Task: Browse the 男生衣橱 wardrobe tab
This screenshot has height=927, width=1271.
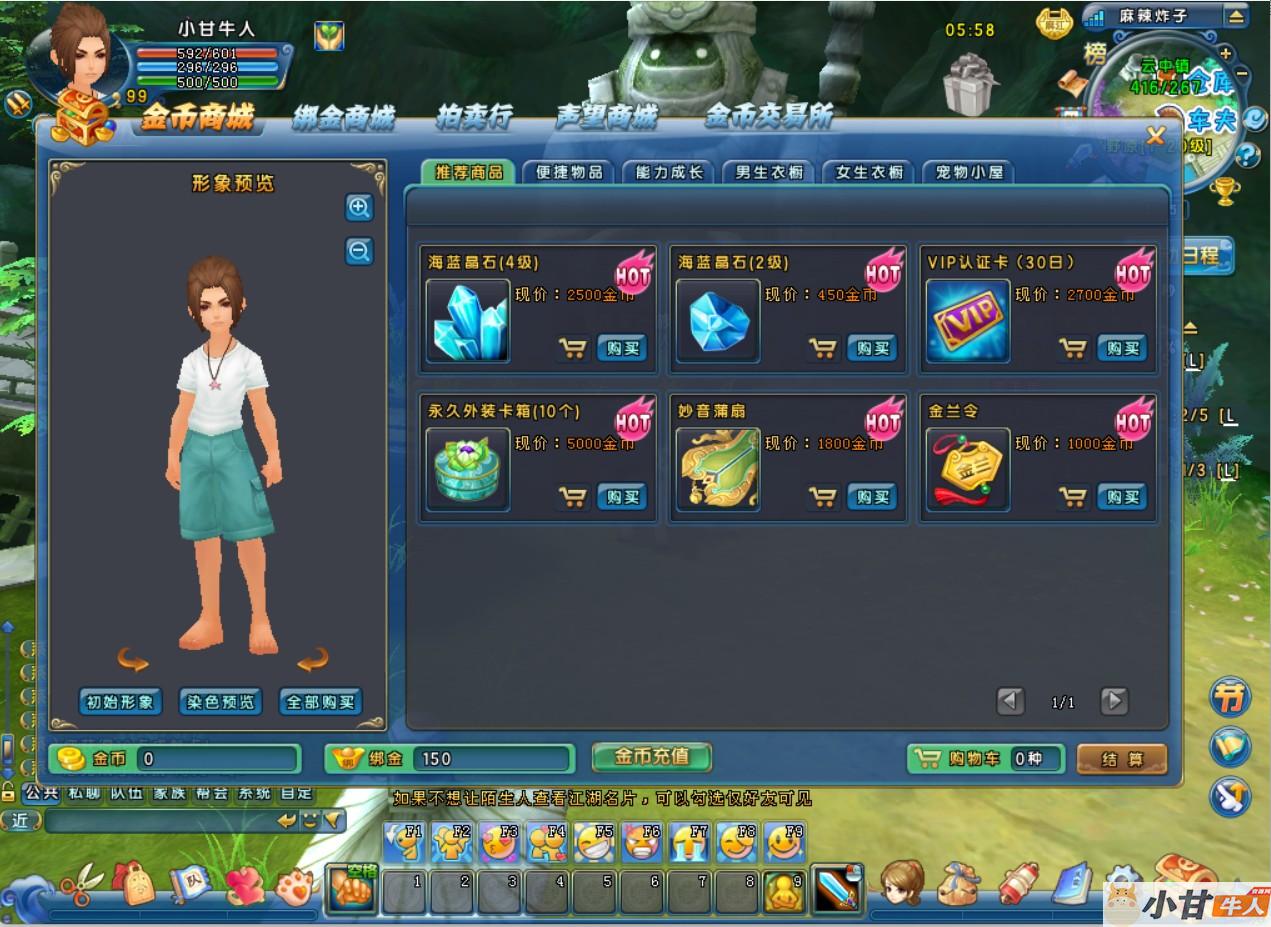Action: tap(768, 172)
